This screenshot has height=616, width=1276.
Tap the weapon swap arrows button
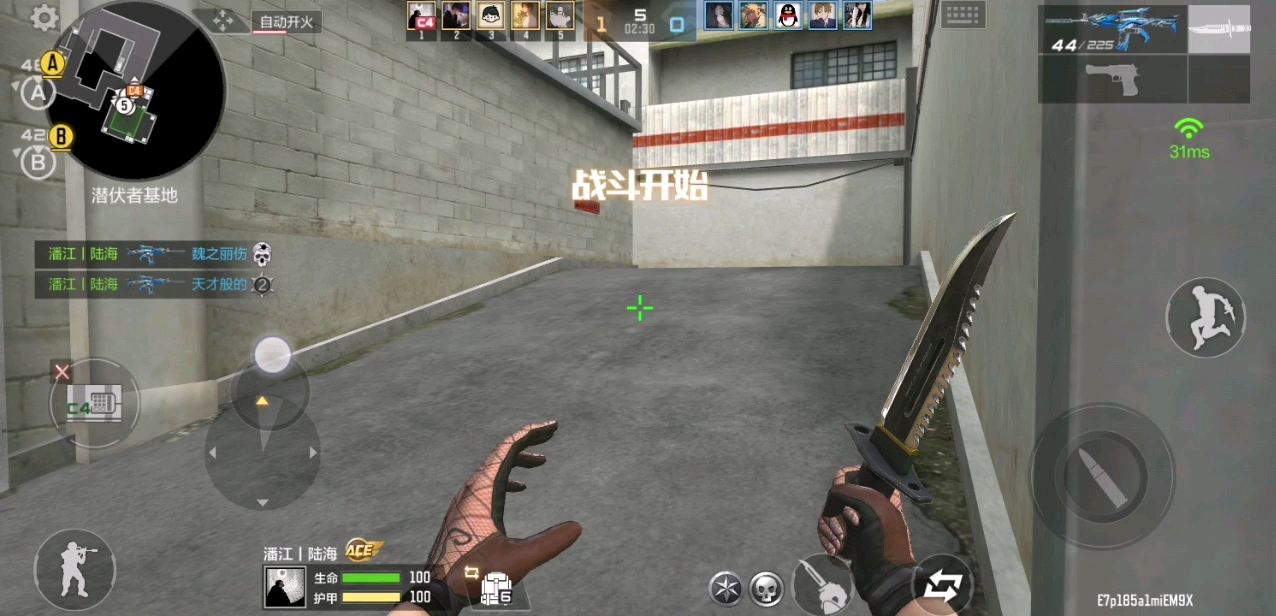[942, 585]
